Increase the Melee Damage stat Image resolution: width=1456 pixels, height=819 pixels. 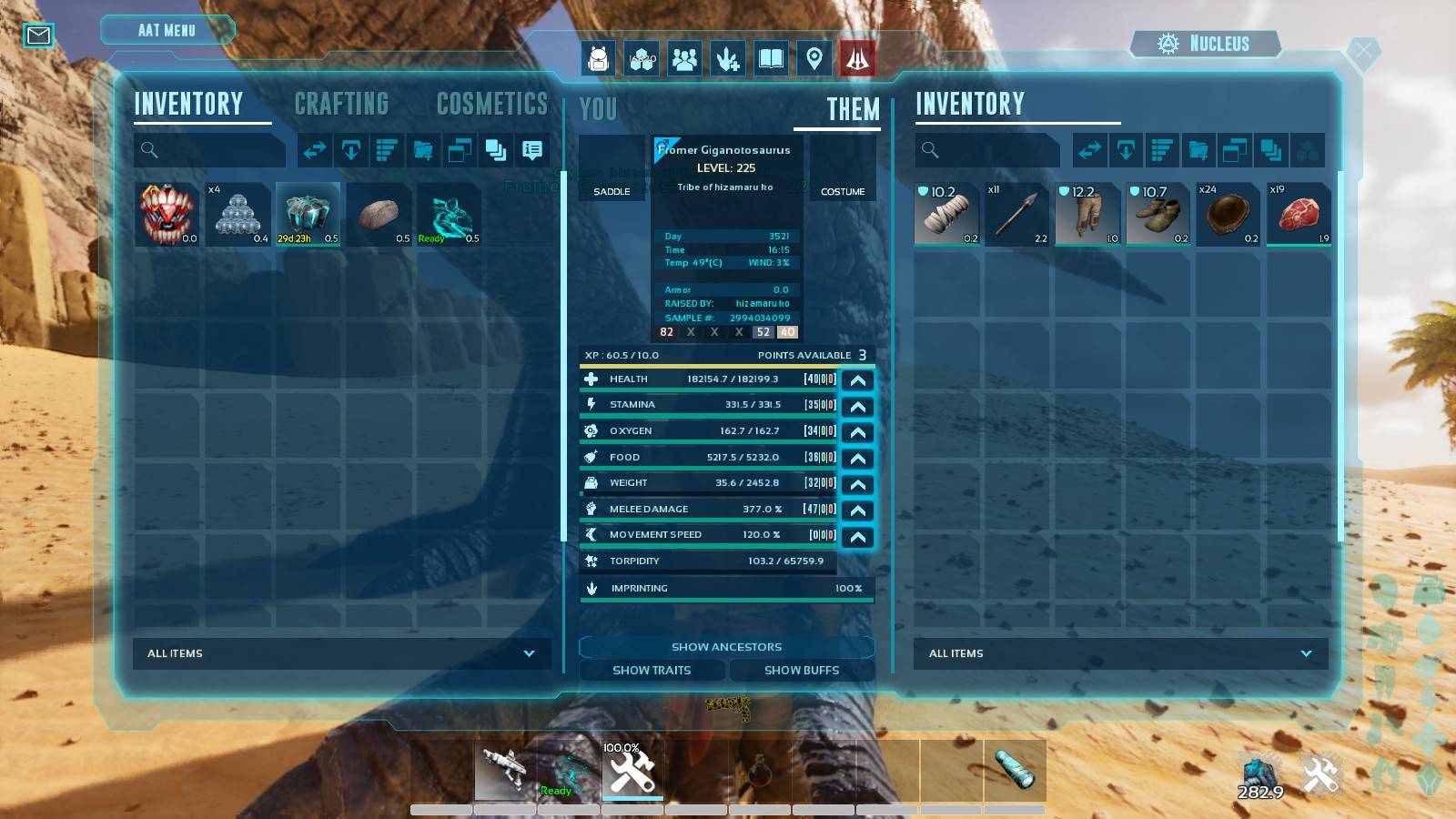tap(857, 511)
